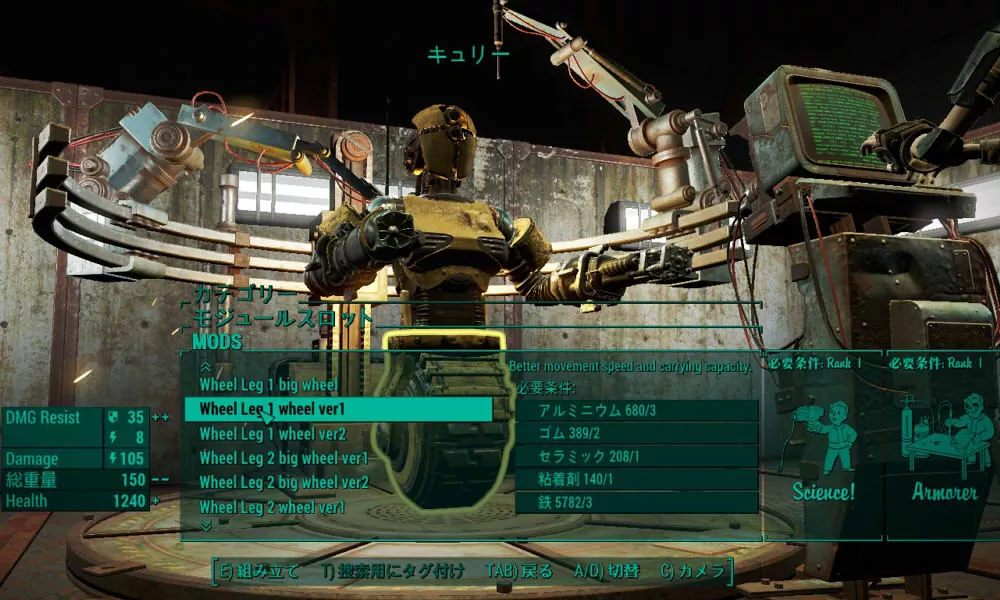Select Wheel Leg 2 big wheel ver1

coord(283,458)
